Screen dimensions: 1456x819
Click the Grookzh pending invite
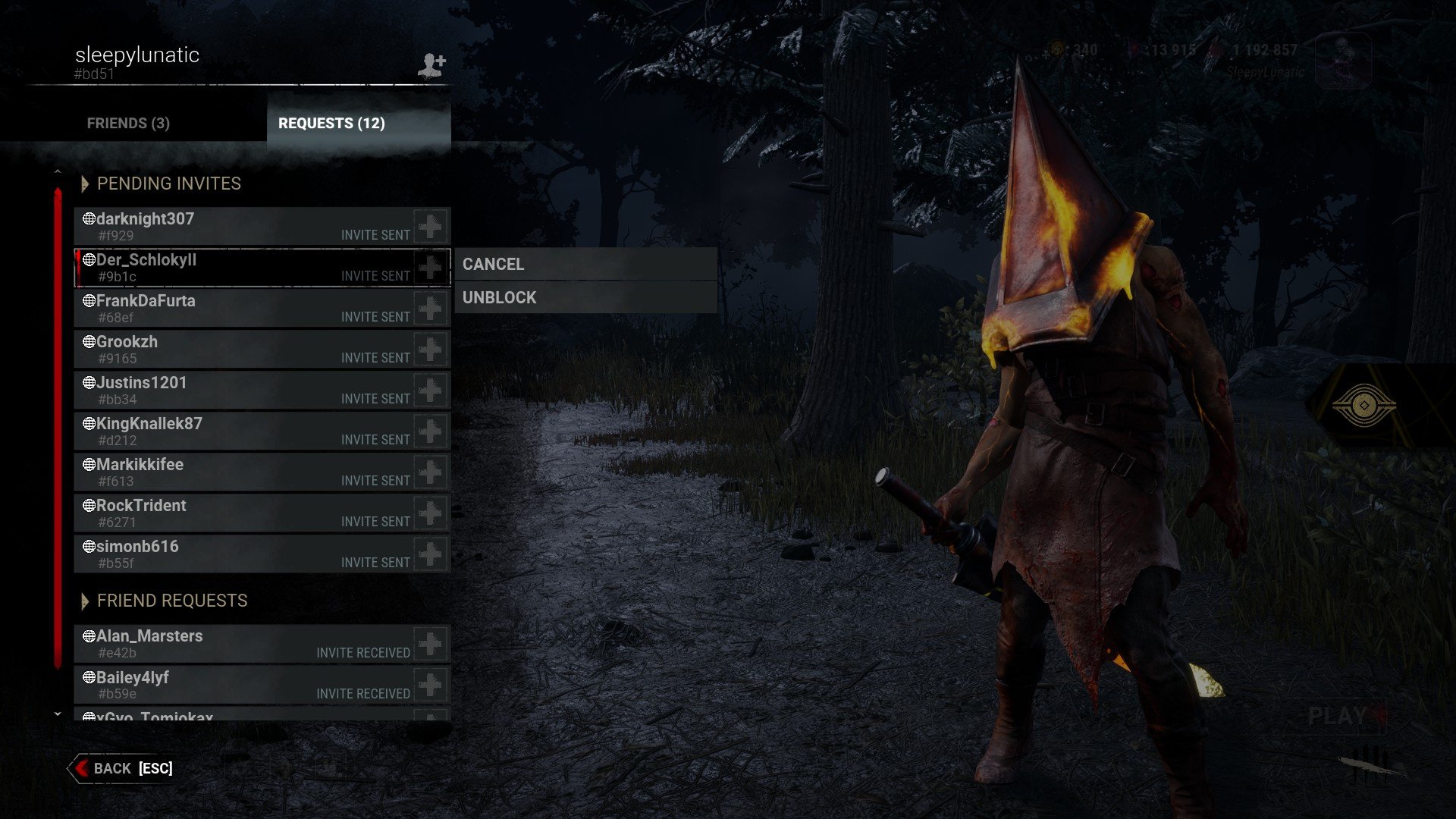pos(243,349)
